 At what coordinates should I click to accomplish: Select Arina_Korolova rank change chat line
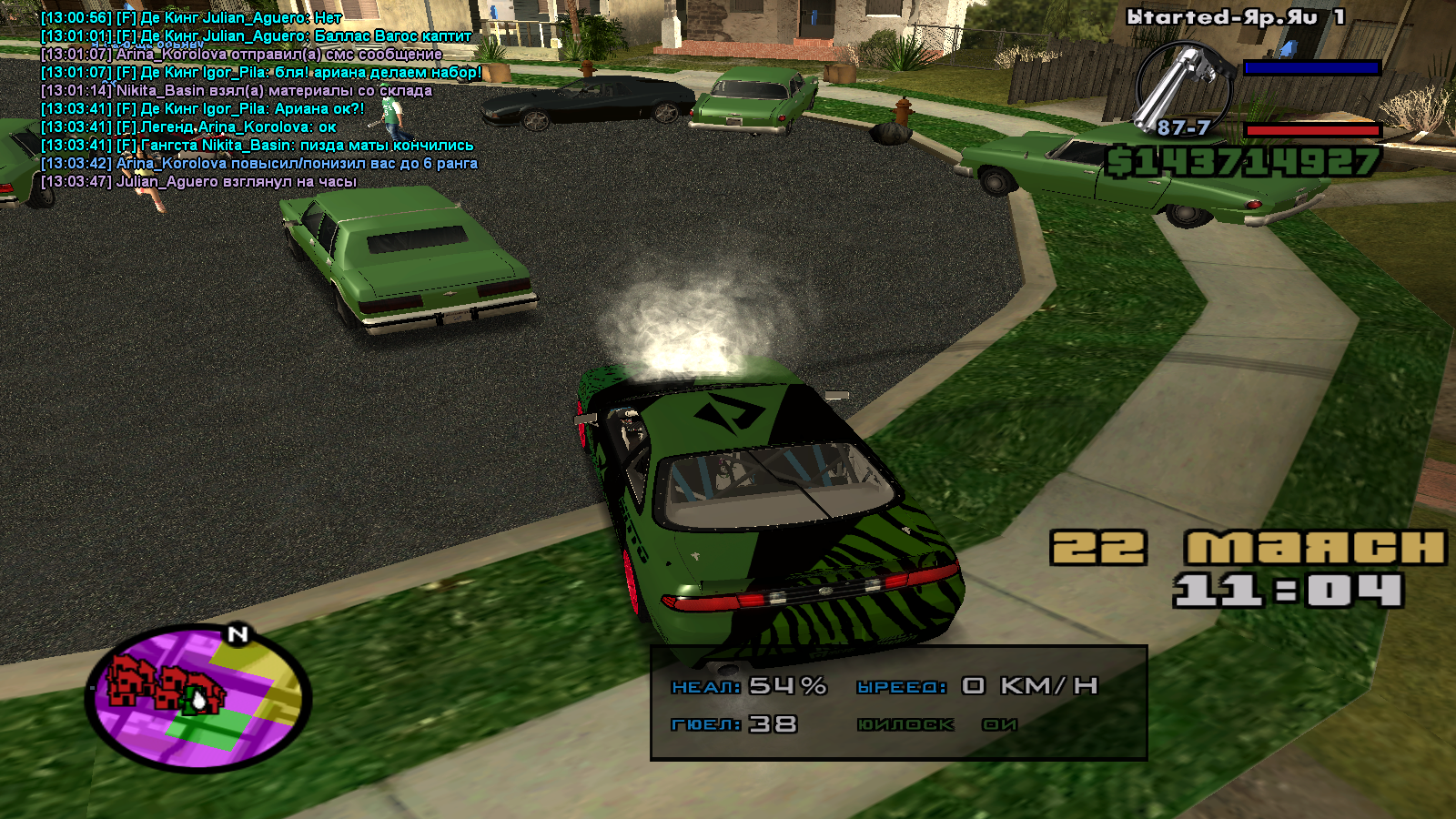[x=259, y=164]
